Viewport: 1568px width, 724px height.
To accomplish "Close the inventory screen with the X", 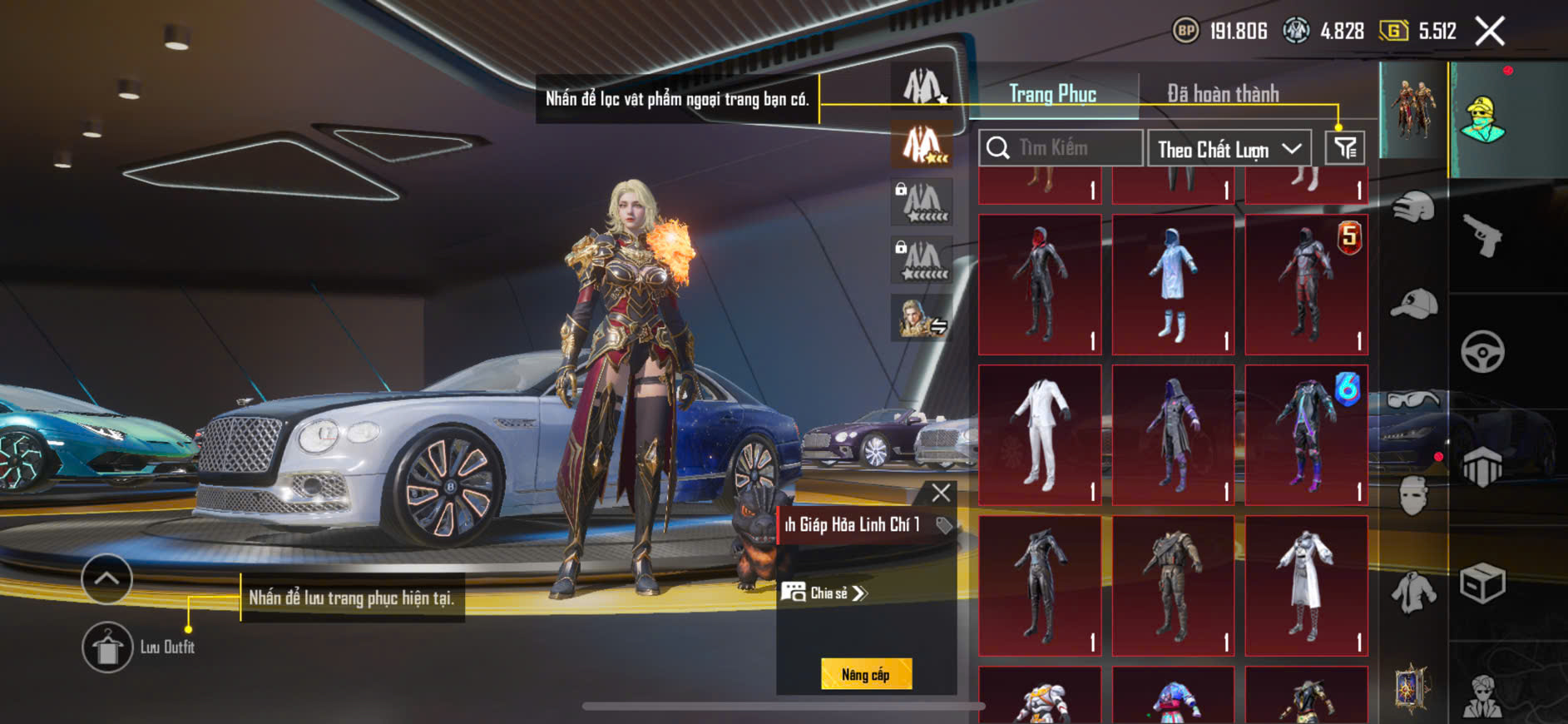I will coord(1490,32).
